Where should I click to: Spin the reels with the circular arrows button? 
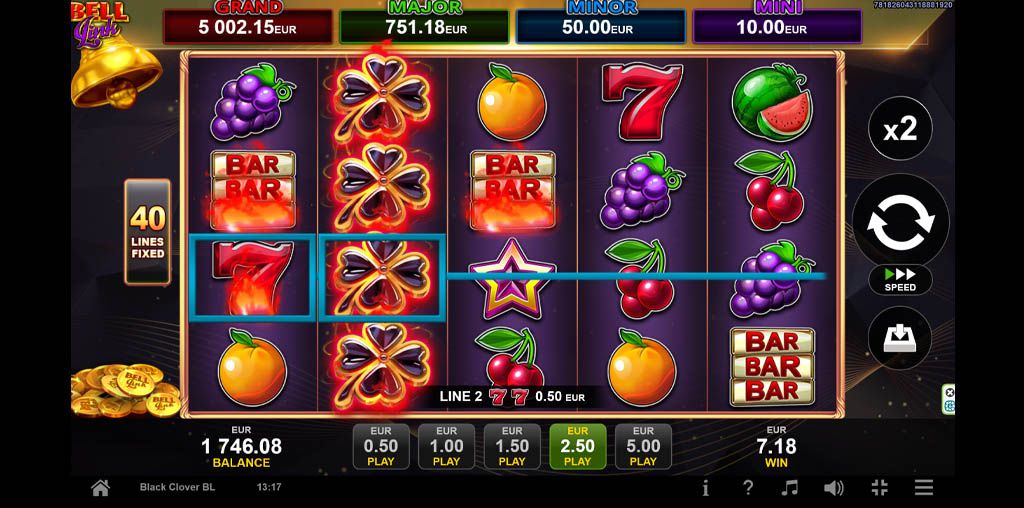[900, 223]
